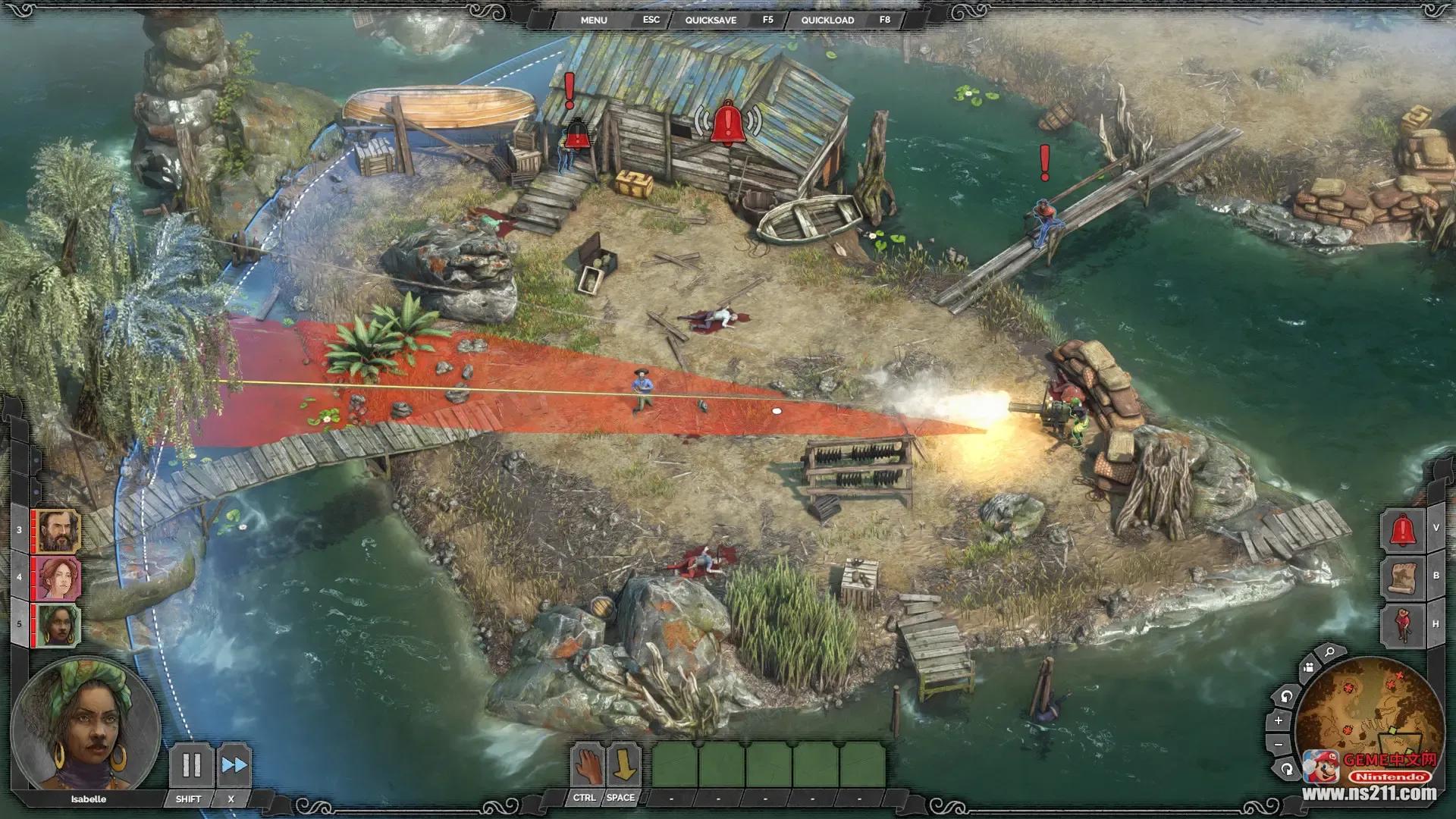Click the QUICKLOAD button
The height and width of the screenshot is (819, 1456).
(x=827, y=20)
